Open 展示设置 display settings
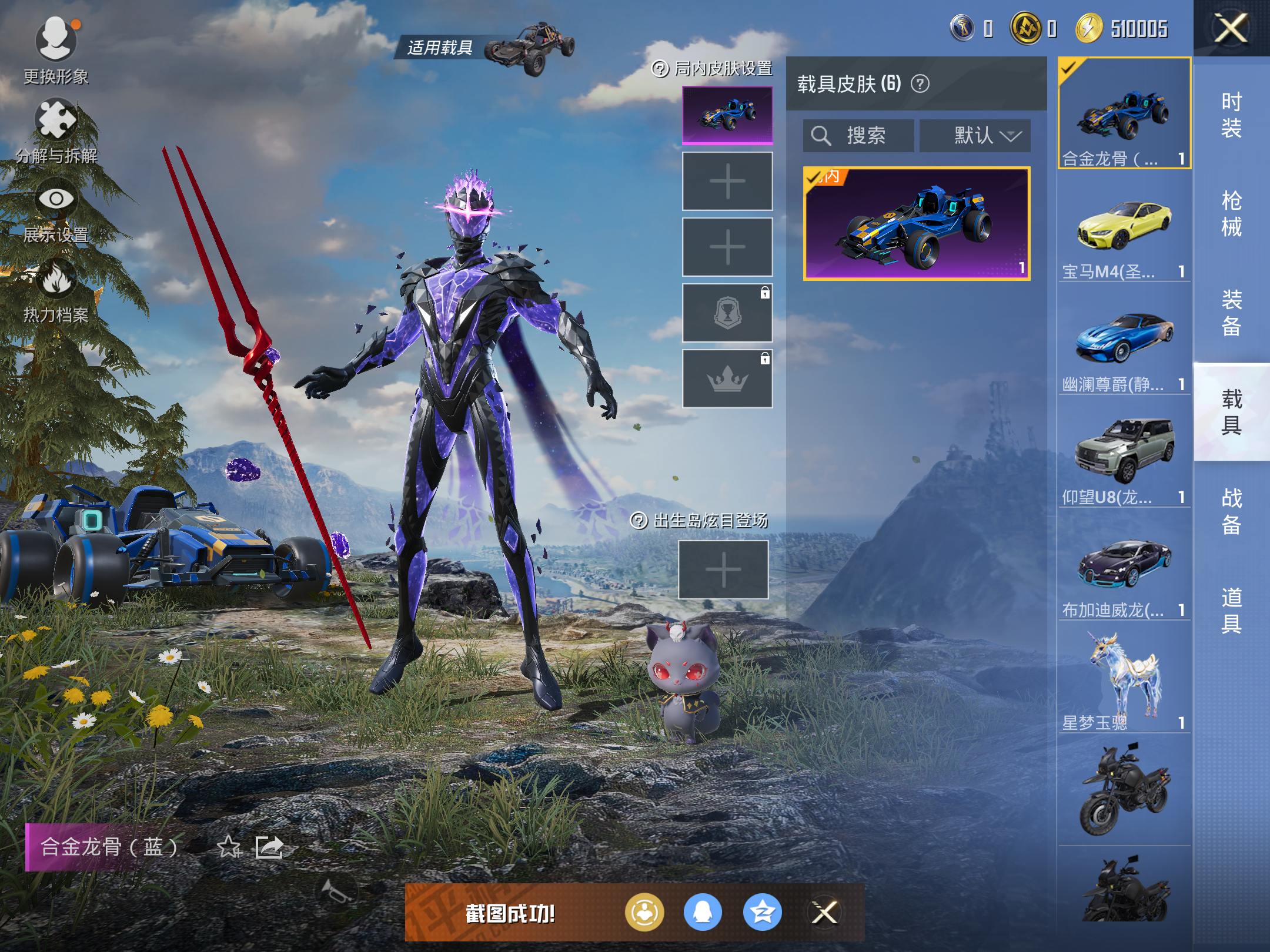This screenshot has height=952, width=1270. [x=56, y=209]
